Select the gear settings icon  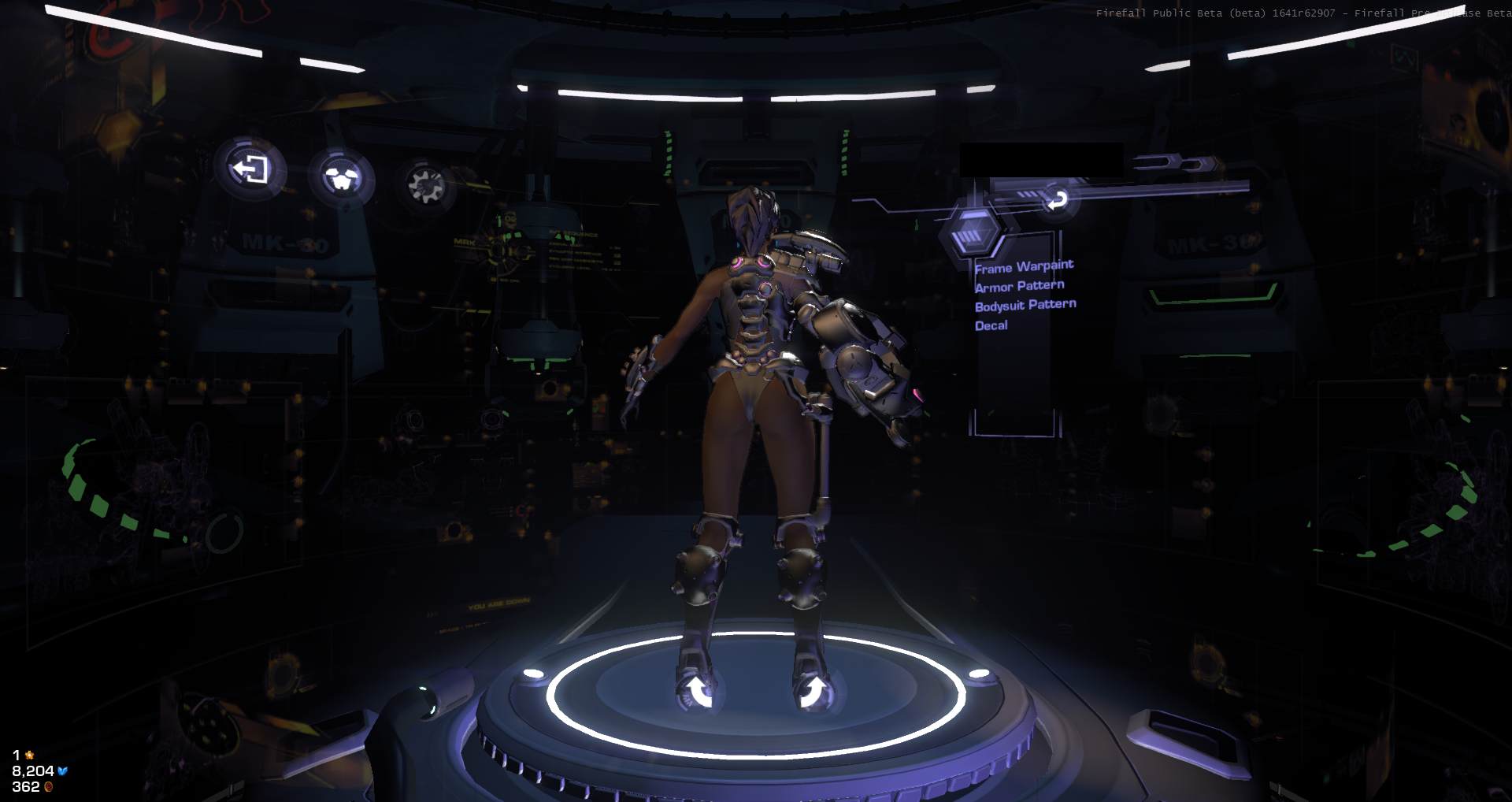pos(426,186)
